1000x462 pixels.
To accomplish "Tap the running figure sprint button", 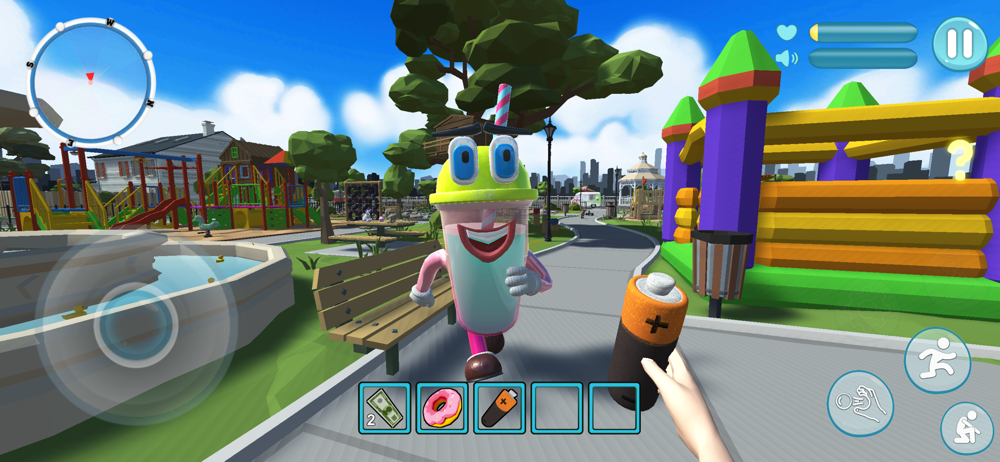I will click(x=937, y=361).
